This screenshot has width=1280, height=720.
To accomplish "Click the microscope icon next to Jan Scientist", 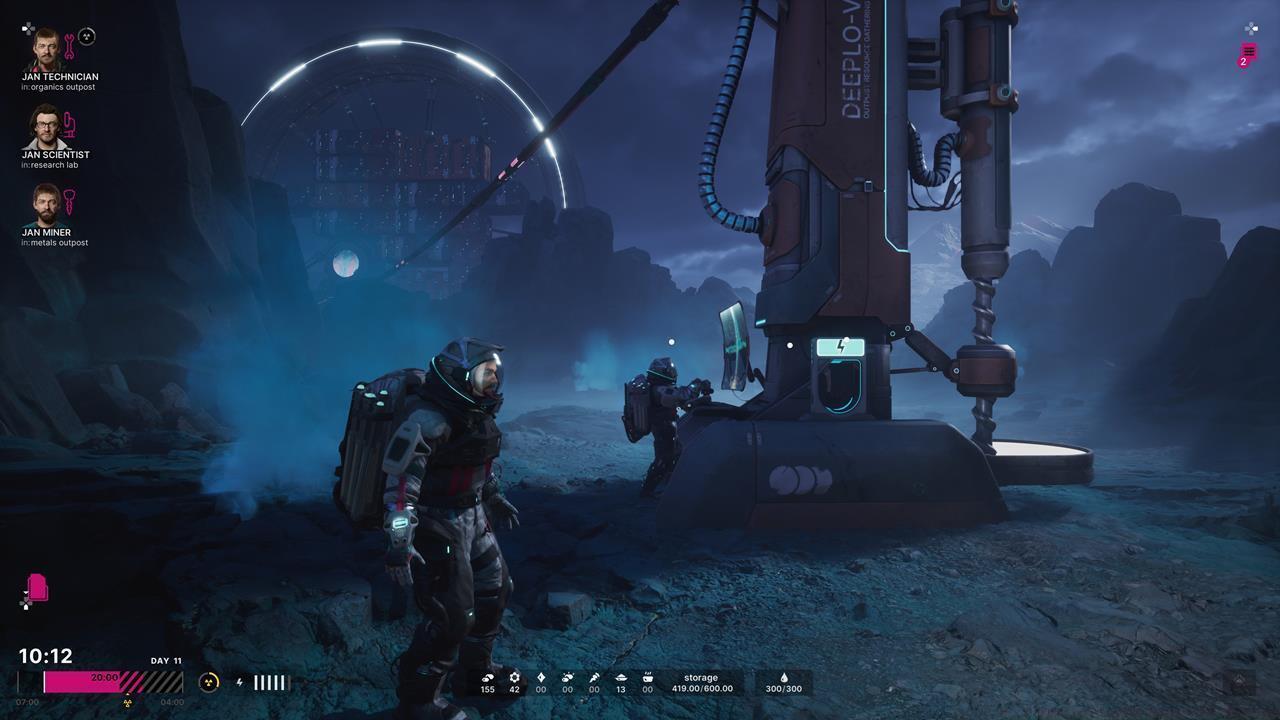I will [70, 126].
